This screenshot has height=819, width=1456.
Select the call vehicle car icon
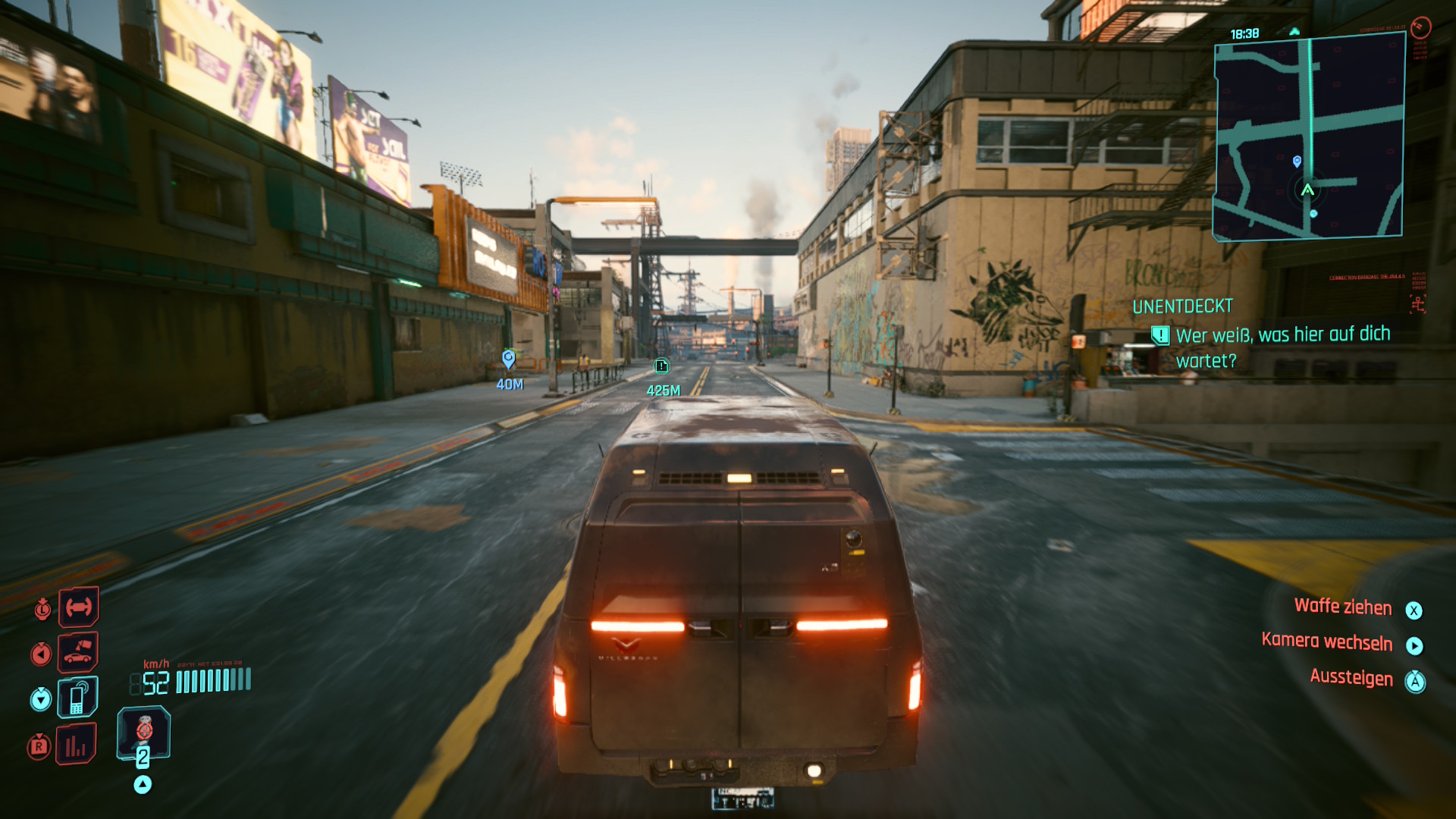click(78, 651)
